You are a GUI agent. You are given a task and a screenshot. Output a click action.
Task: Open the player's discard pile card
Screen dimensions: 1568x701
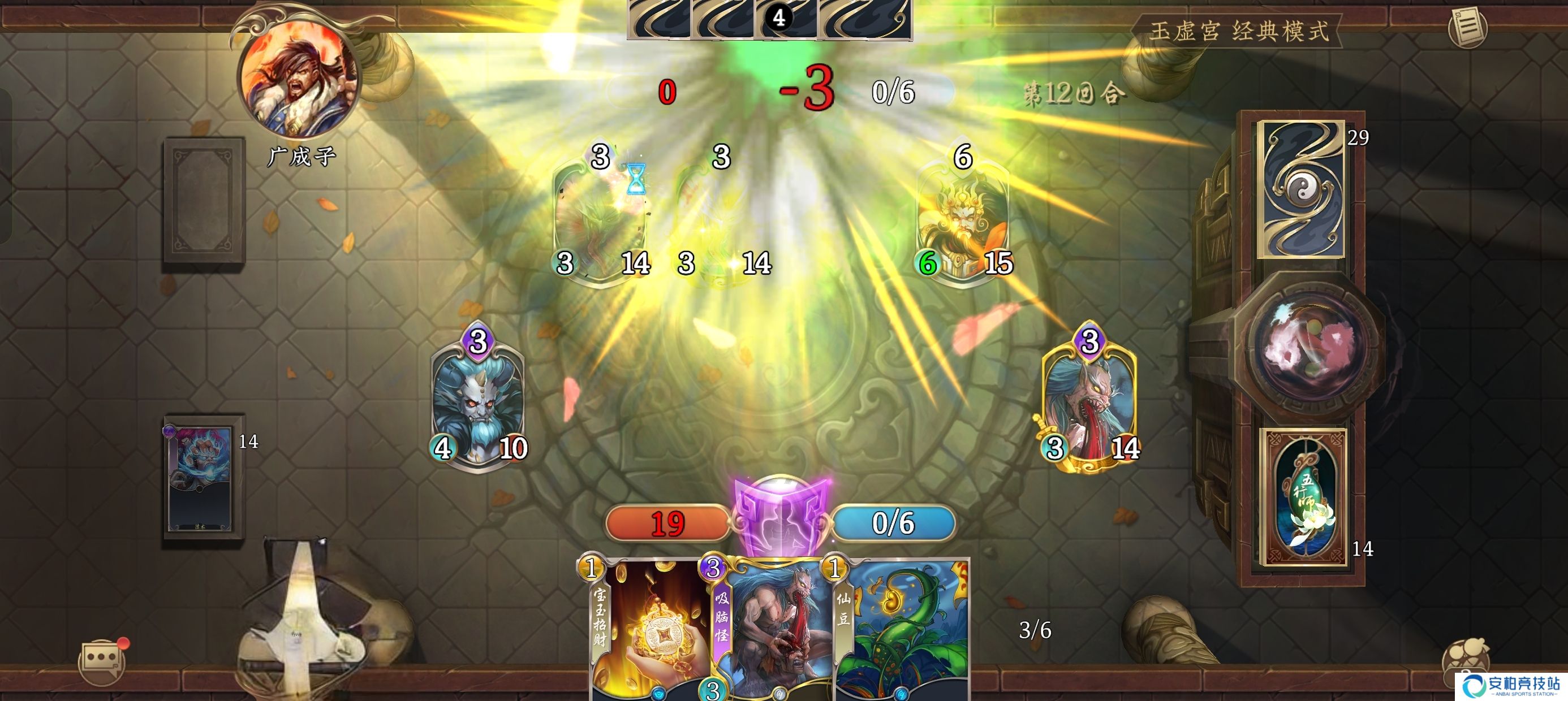[201, 478]
